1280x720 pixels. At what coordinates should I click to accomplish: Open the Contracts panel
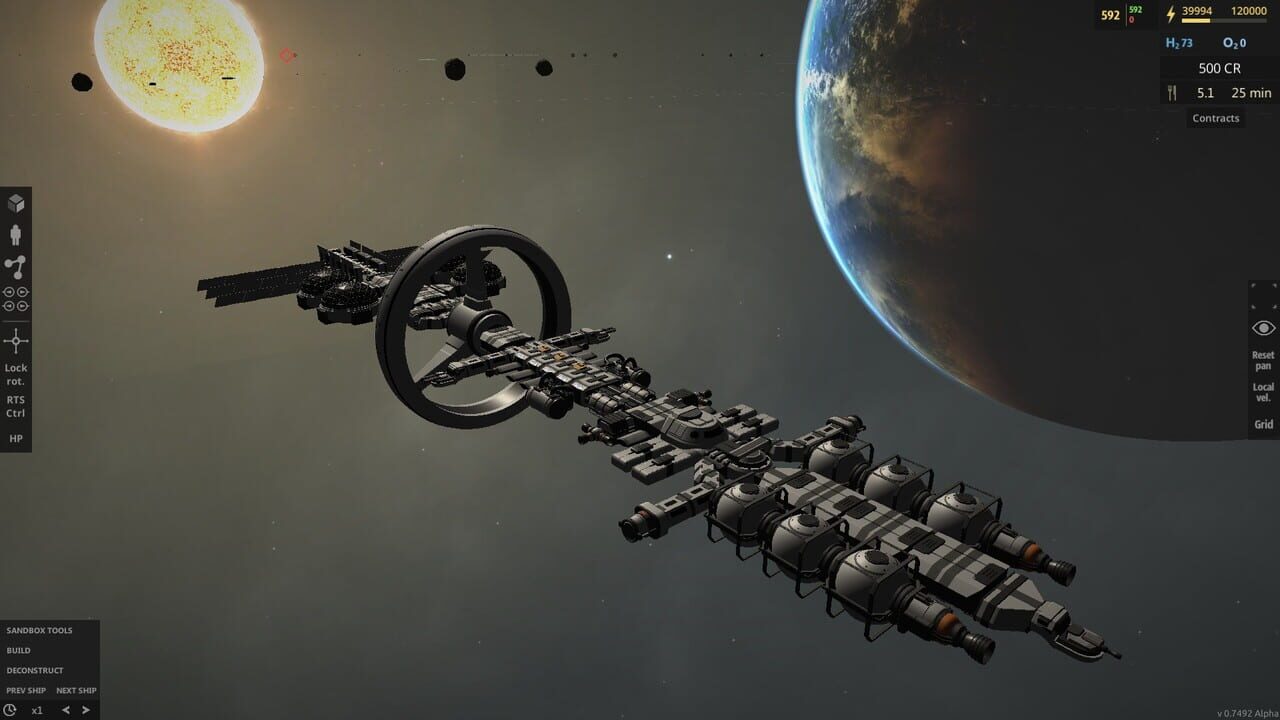coord(1216,118)
